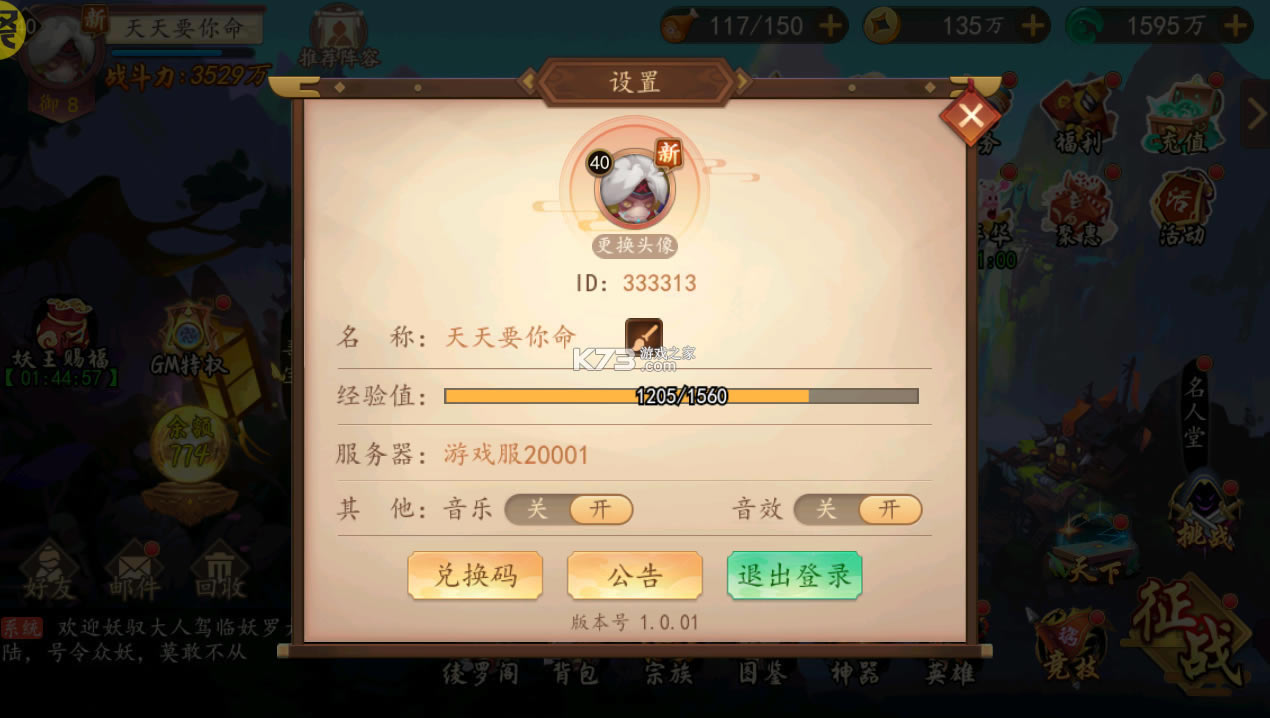The image size is (1270, 718).
Task: Open the 公告 announcement button
Action: tap(635, 575)
